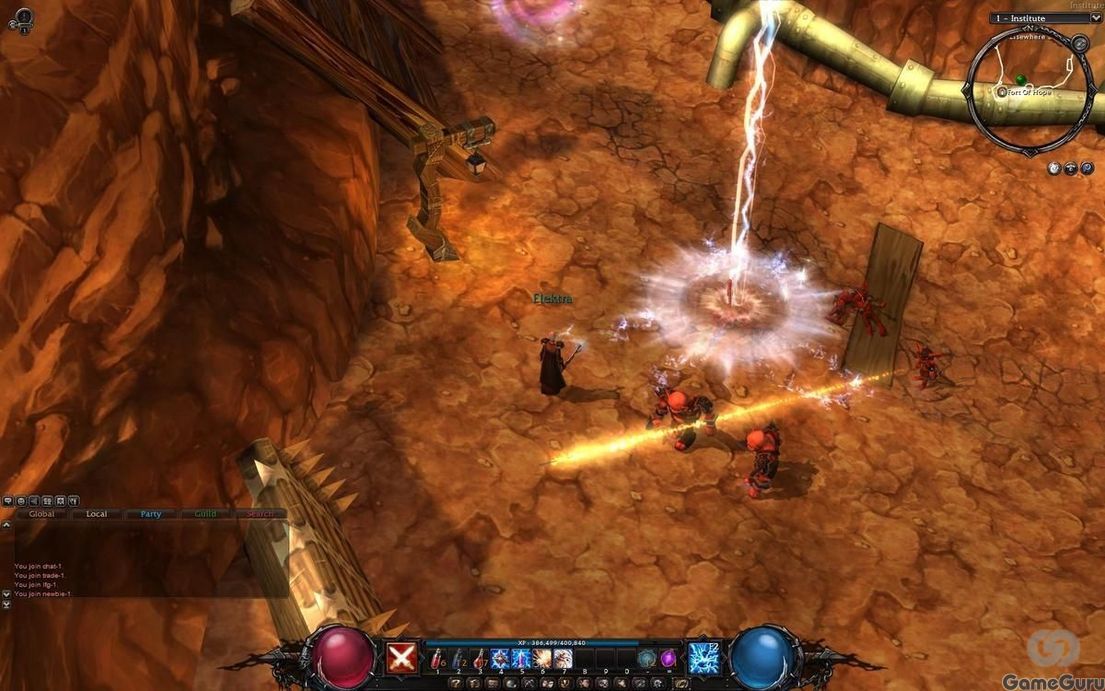
Task: Click the question mark help menu icon
Action: click(x=456, y=683)
